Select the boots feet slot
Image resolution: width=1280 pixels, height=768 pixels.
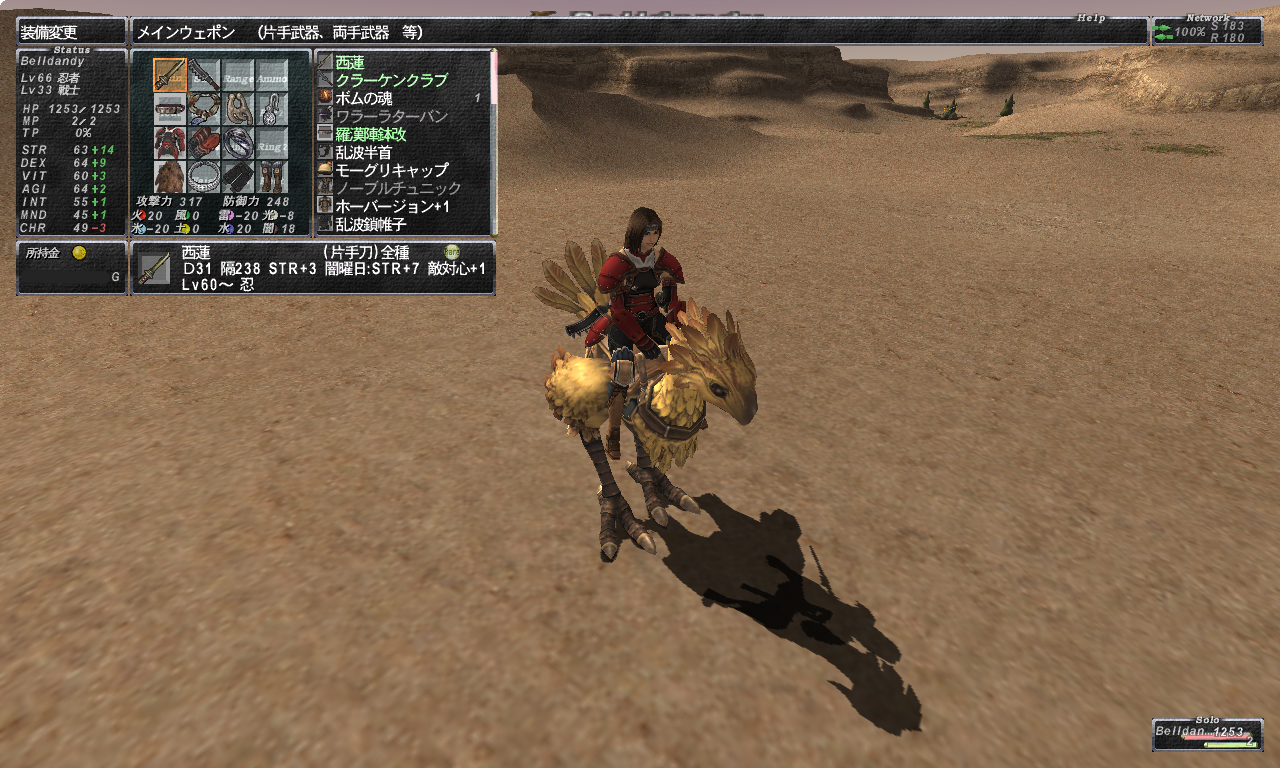pos(272,177)
